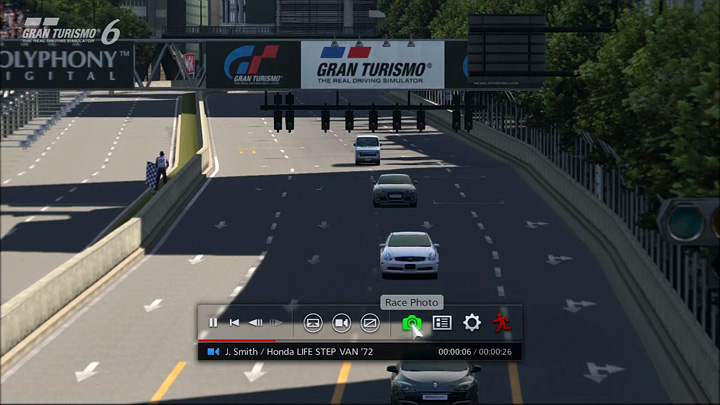Viewport: 720px width, 405px height.
Task: Step the replay forward one frame
Action: [277, 322]
